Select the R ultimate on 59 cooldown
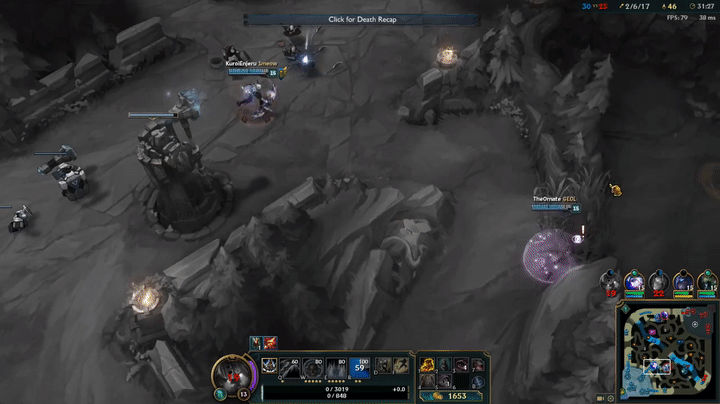Viewport: 720px width, 404px height. pyautogui.click(x=361, y=367)
